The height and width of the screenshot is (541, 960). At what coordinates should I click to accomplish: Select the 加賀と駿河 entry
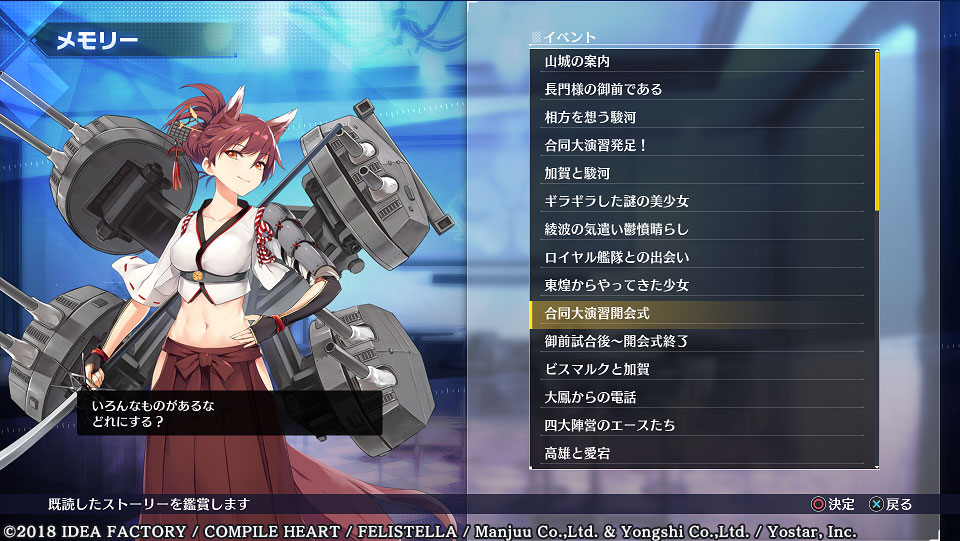(702, 173)
